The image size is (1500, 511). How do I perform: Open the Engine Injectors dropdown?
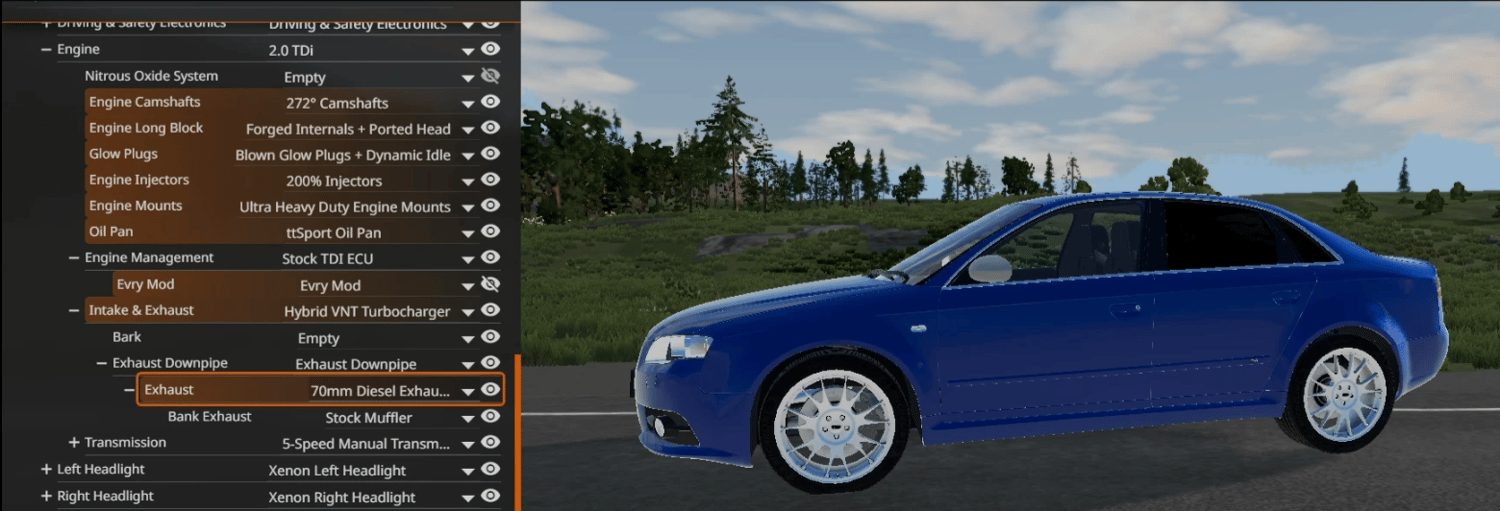point(467,181)
